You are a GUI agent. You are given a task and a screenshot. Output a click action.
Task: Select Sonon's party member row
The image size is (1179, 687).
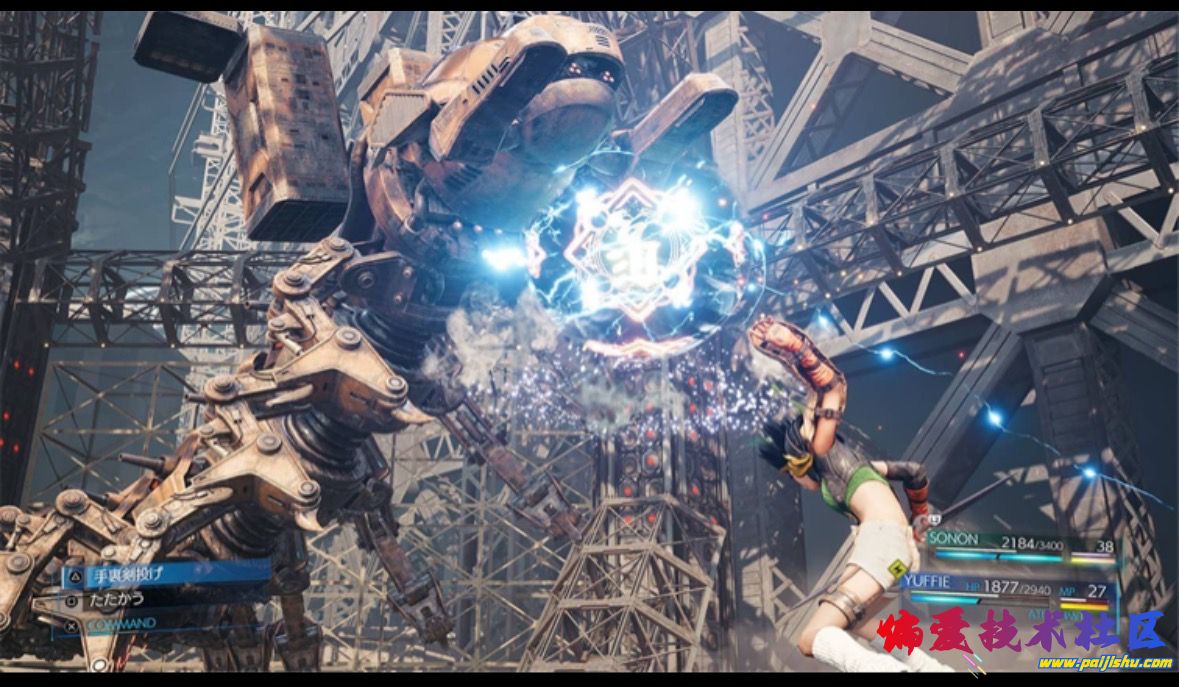click(x=1020, y=543)
